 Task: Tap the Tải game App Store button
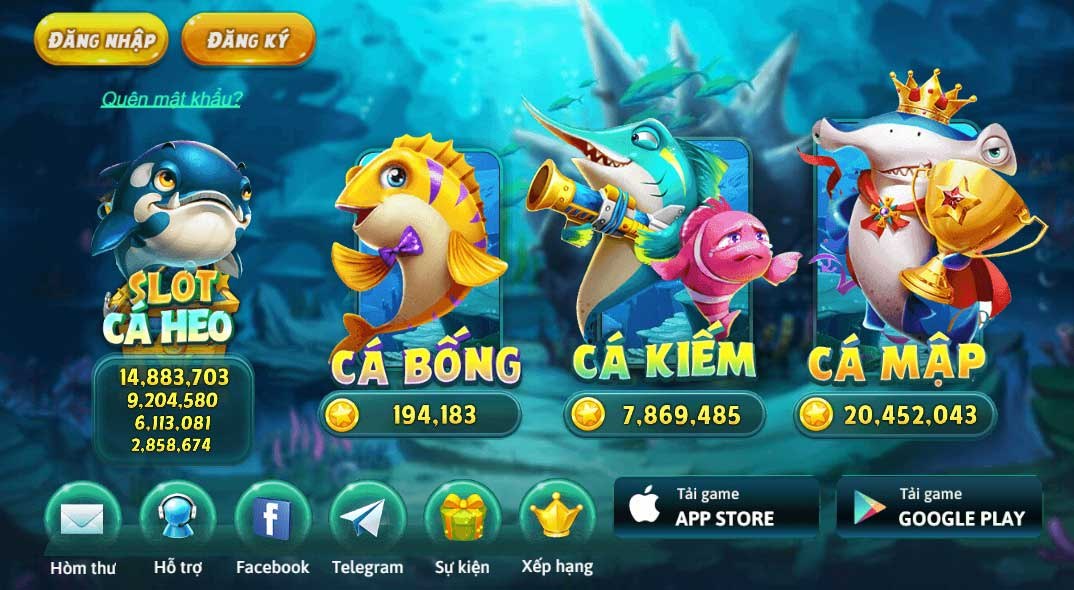click(x=716, y=507)
